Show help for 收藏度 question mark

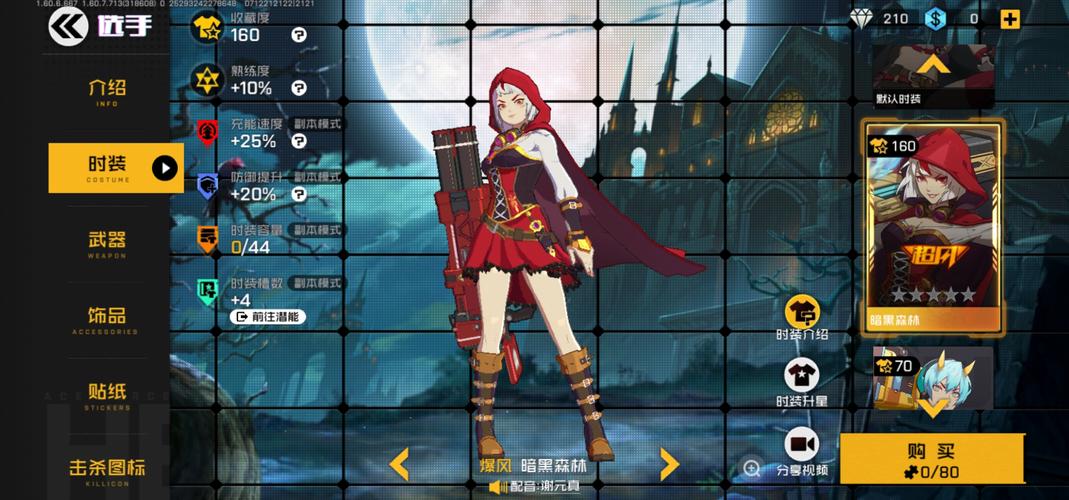point(298,35)
